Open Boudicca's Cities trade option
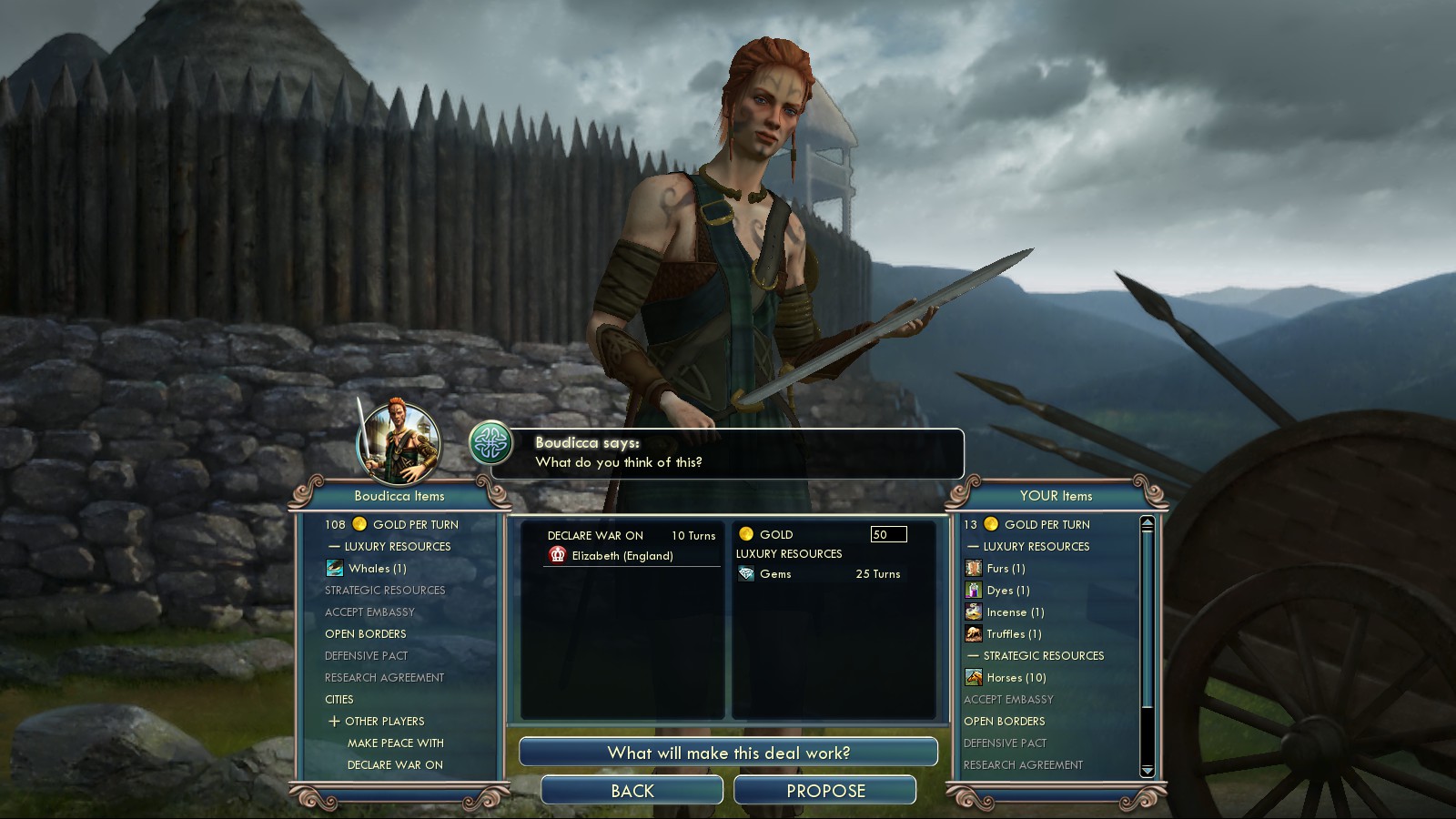This screenshot has height=819, width=1456. pyautogui.click(x=339, y=699)
